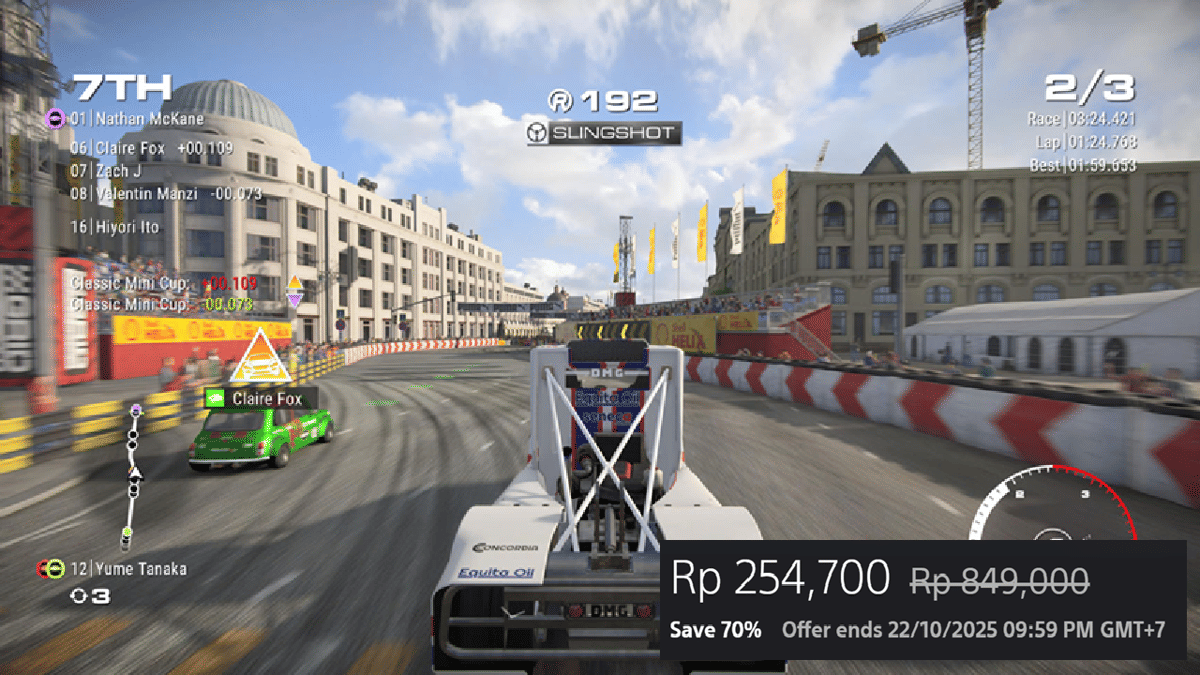The width and height of the screenshot is (1200, 675).
Task: Select Yume Tanaka's entry at the bottom left
Action: coord(127,569)
